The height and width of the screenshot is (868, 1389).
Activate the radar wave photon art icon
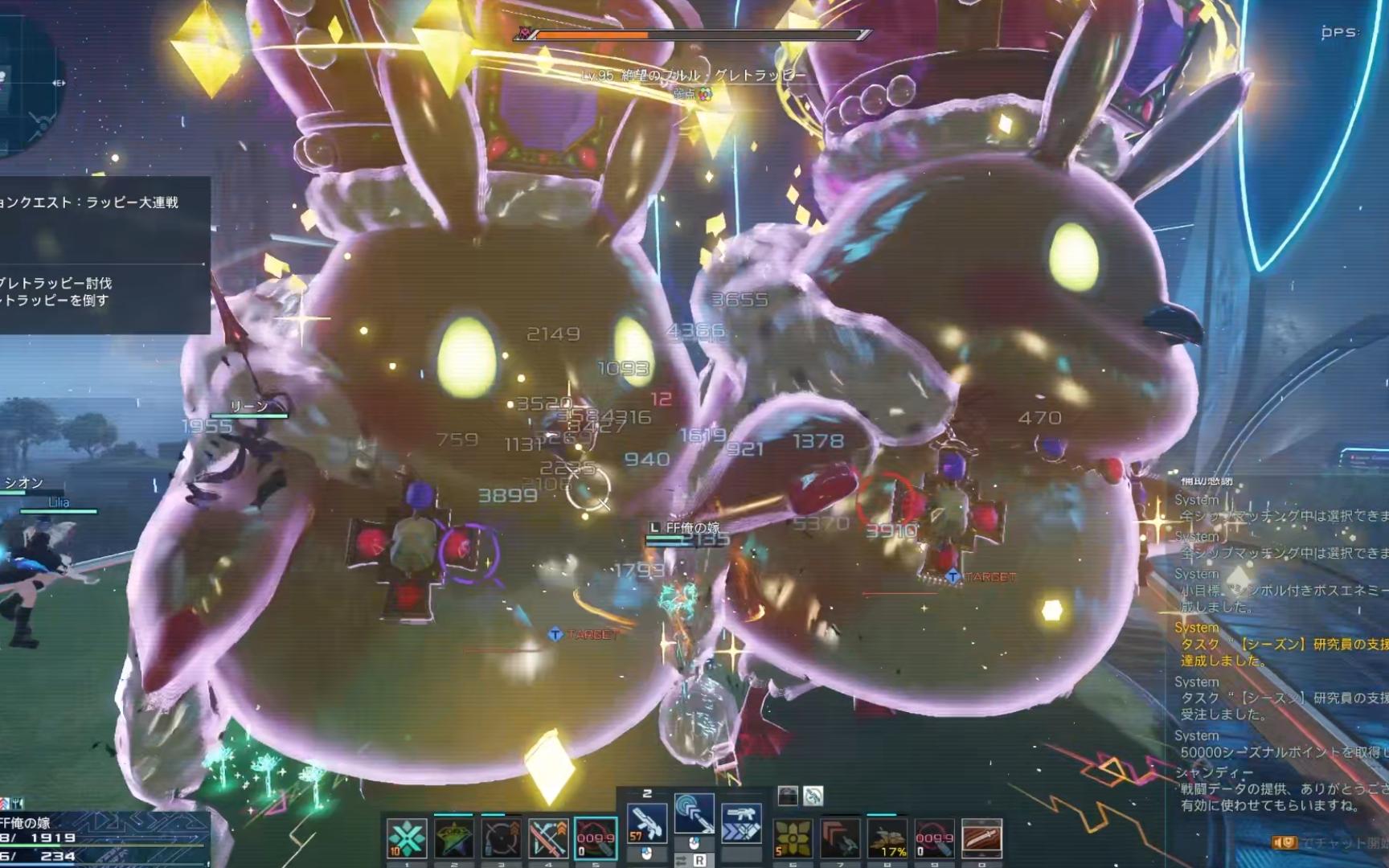point(694,814)
